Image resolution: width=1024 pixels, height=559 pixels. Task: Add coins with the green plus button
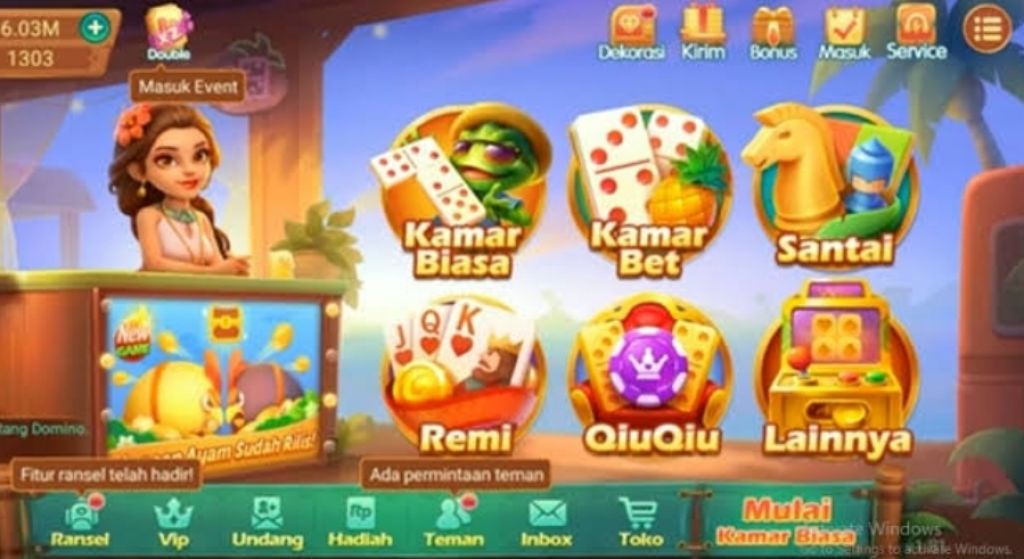click(x=95, y=27)
